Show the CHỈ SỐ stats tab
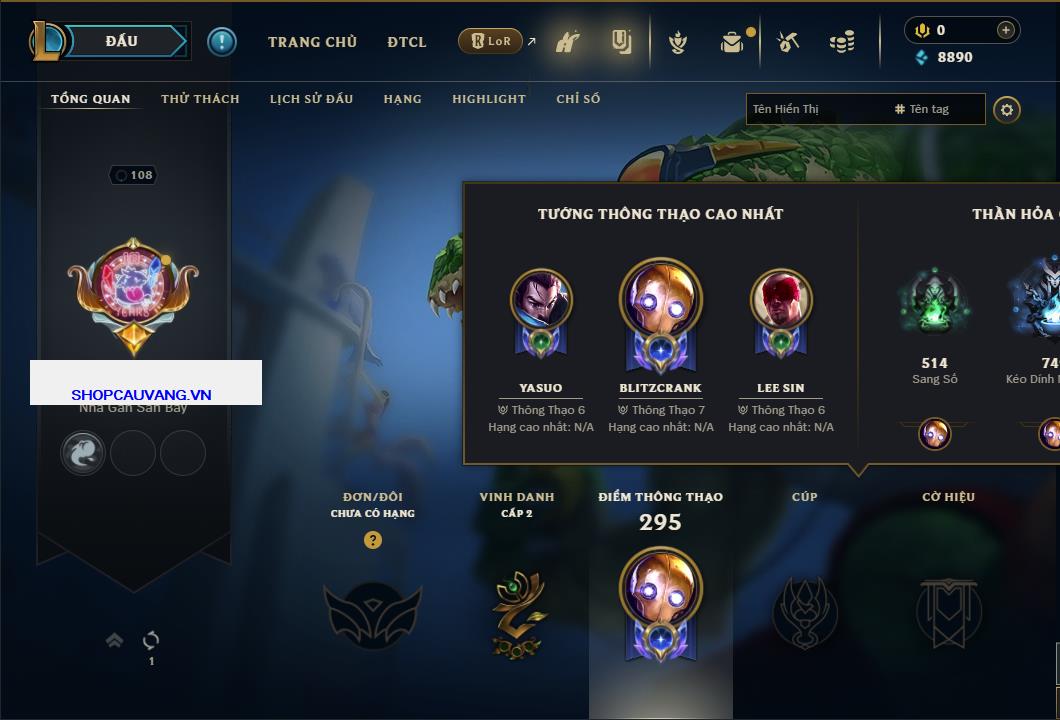The height and width of the screenshot is (720, 1060). click(578, 99)
